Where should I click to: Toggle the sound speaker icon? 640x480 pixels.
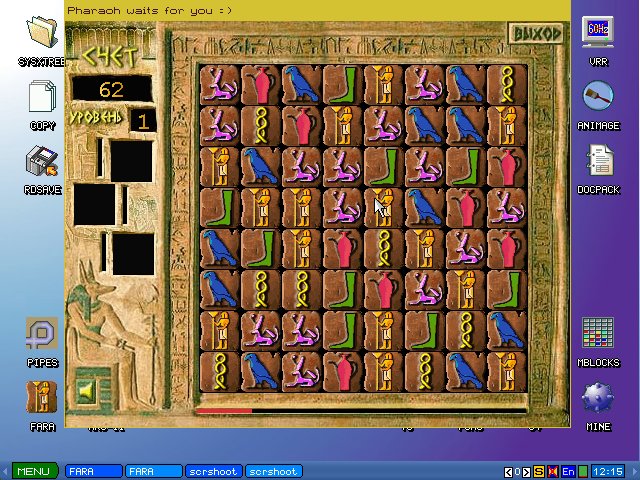(x=86, y=388)
